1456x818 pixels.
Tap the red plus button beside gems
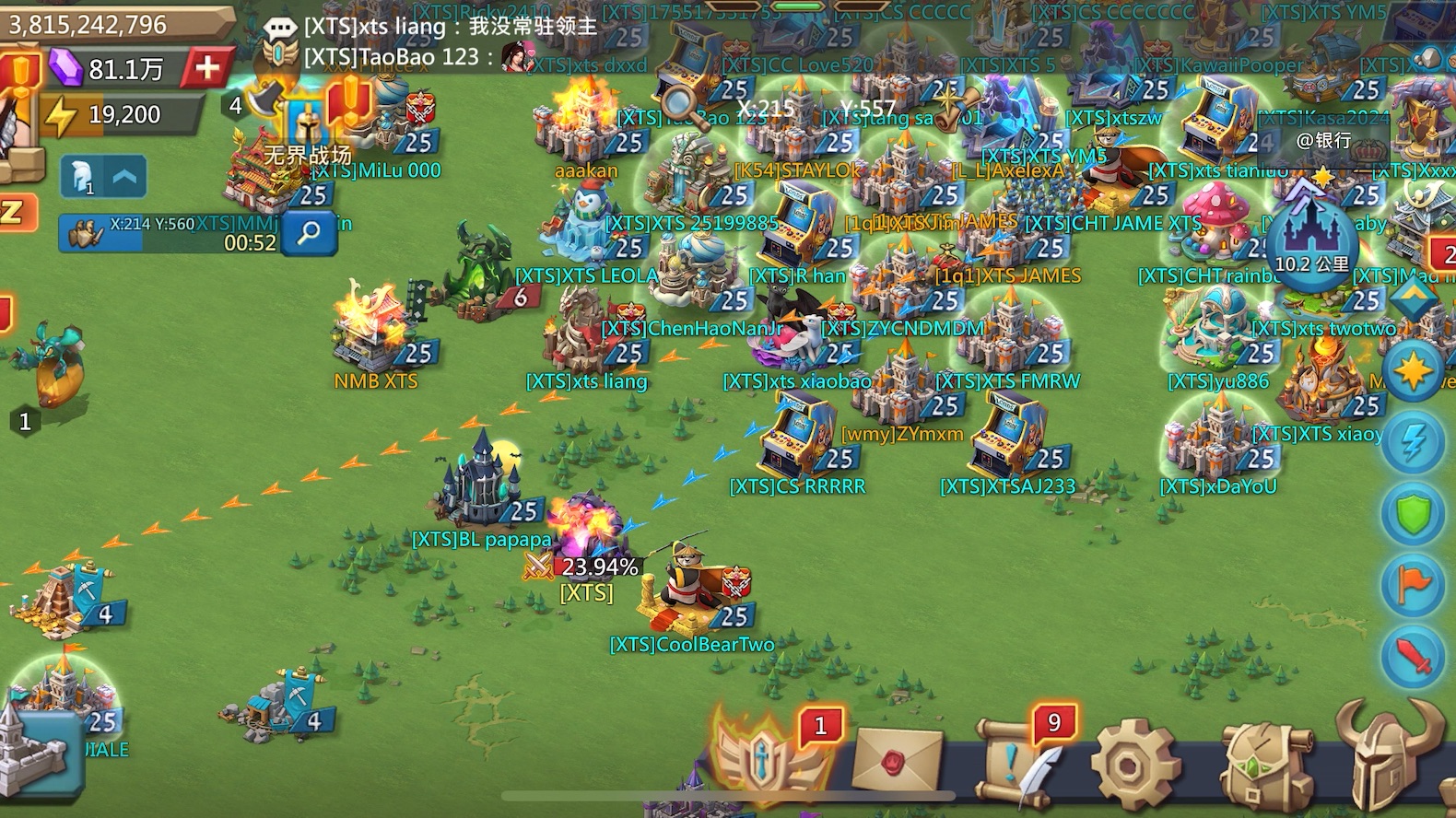tap(208, 67)
